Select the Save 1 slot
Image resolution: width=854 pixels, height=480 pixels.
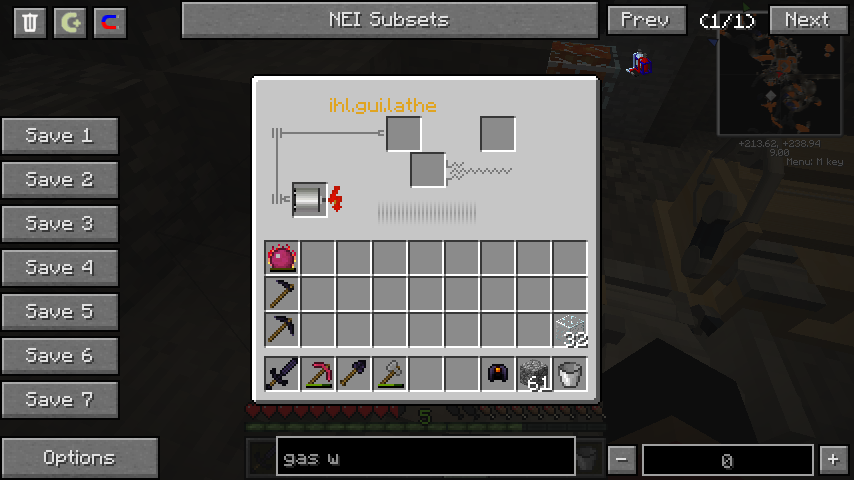pos(60,136)
